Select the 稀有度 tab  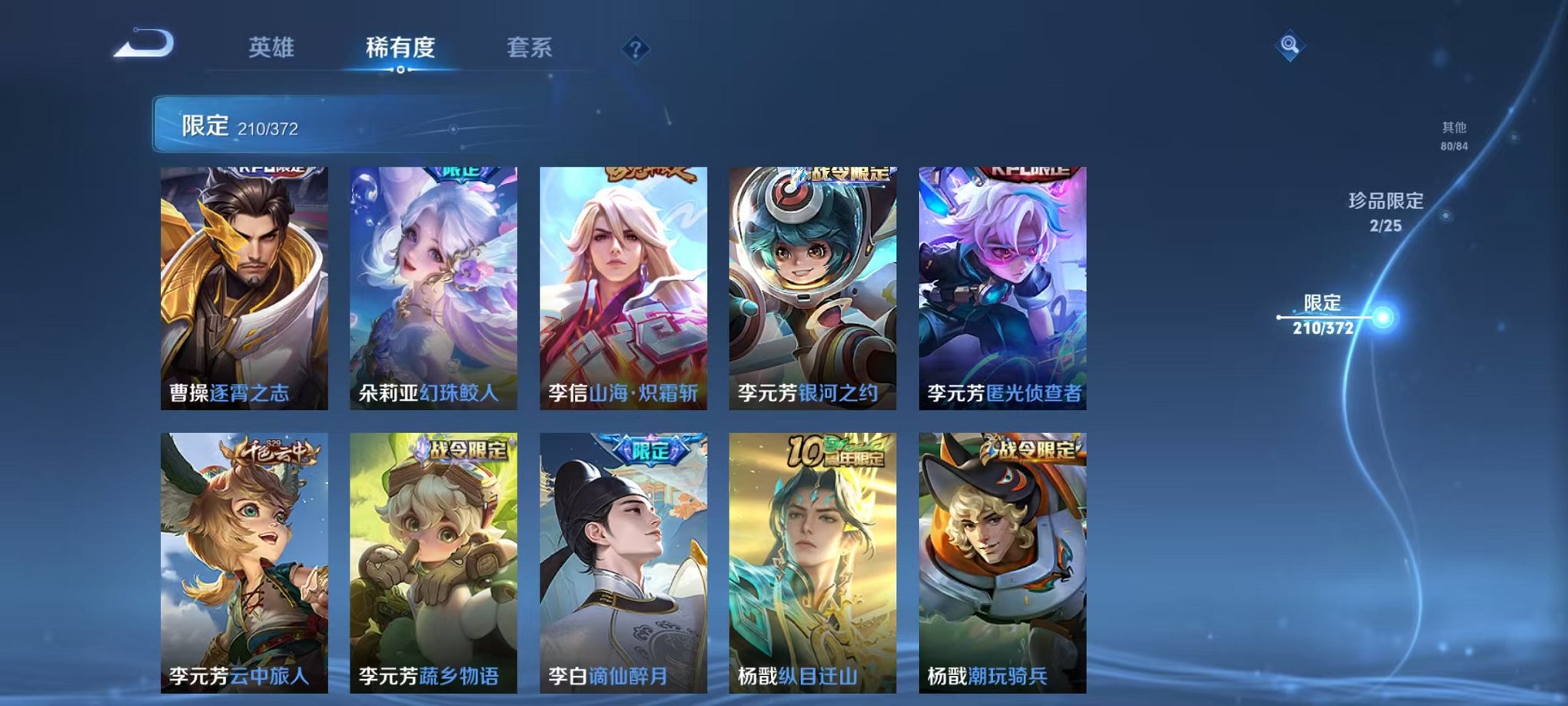(401, 45)
